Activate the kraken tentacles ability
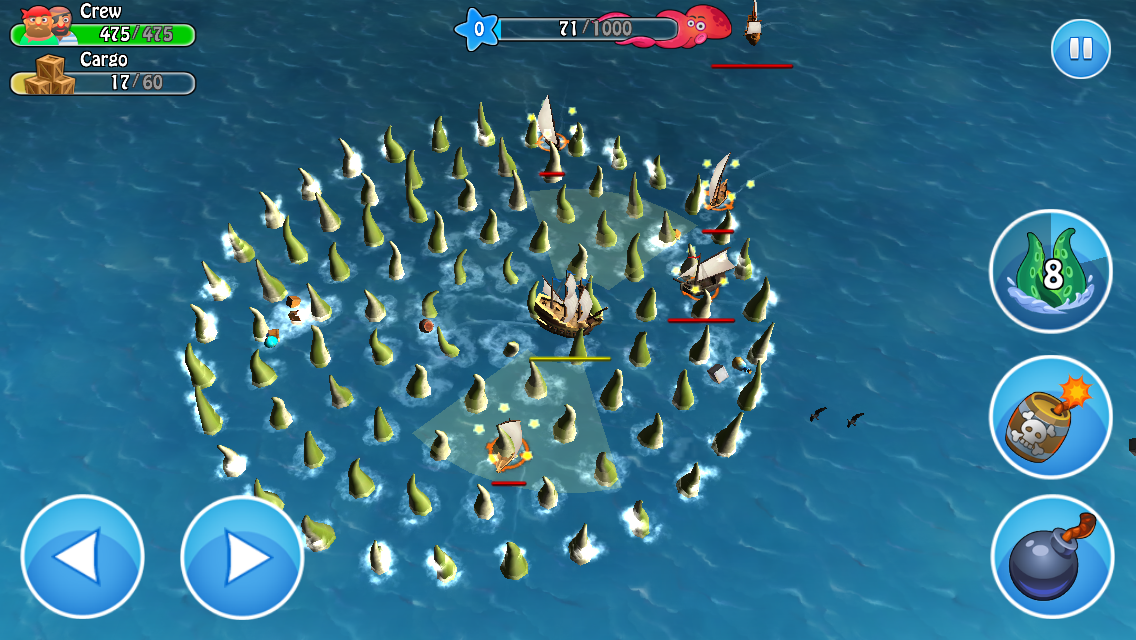Viewport: 1136px width, 640px height. pos(1051,270)
